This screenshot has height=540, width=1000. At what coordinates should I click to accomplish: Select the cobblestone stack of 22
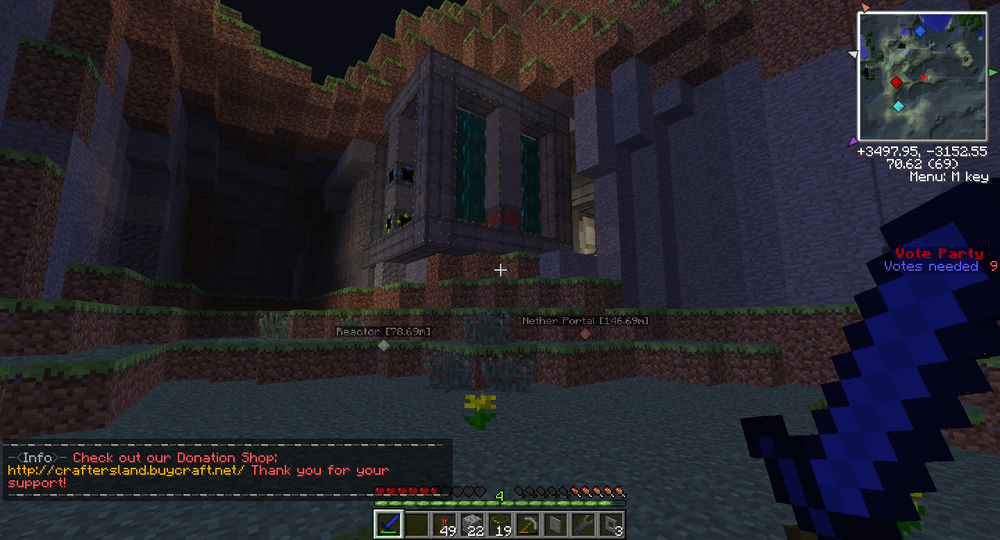click(472, 524)
